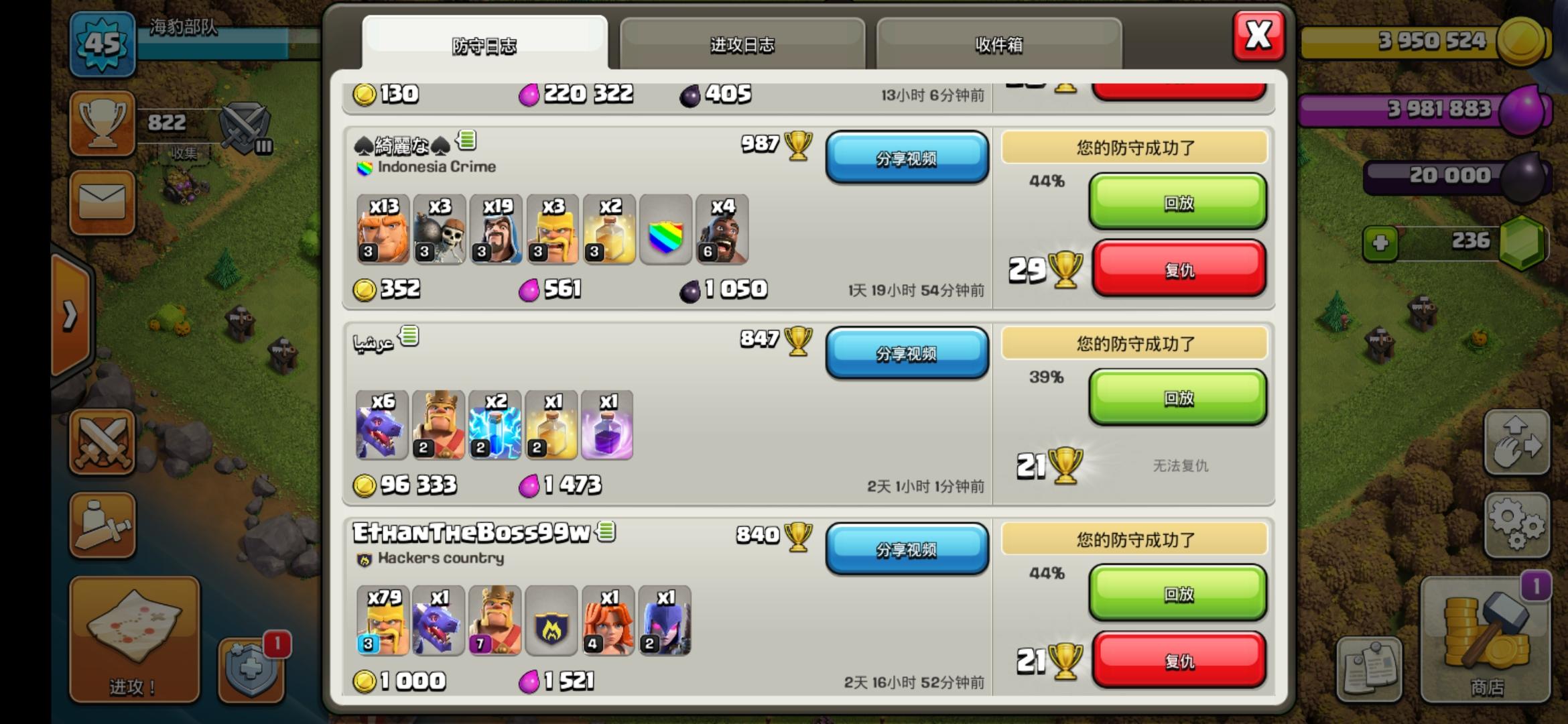Select the x6 Dragon troop icon
Image resolution: width=1568 pixels, height=724 pixels.
pyautogui.click(x=382, y=426)
